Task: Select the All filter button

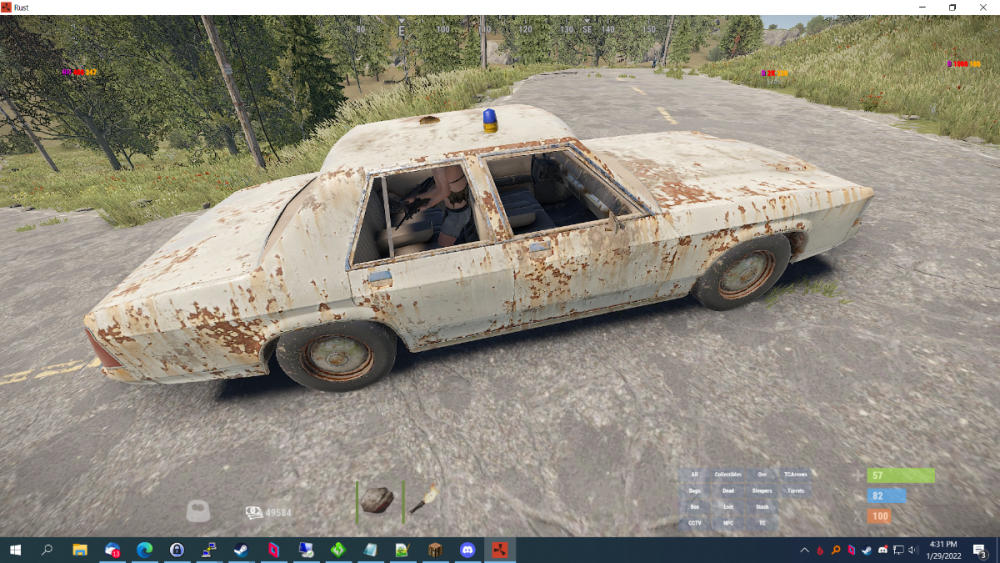Action: (694, 474)
